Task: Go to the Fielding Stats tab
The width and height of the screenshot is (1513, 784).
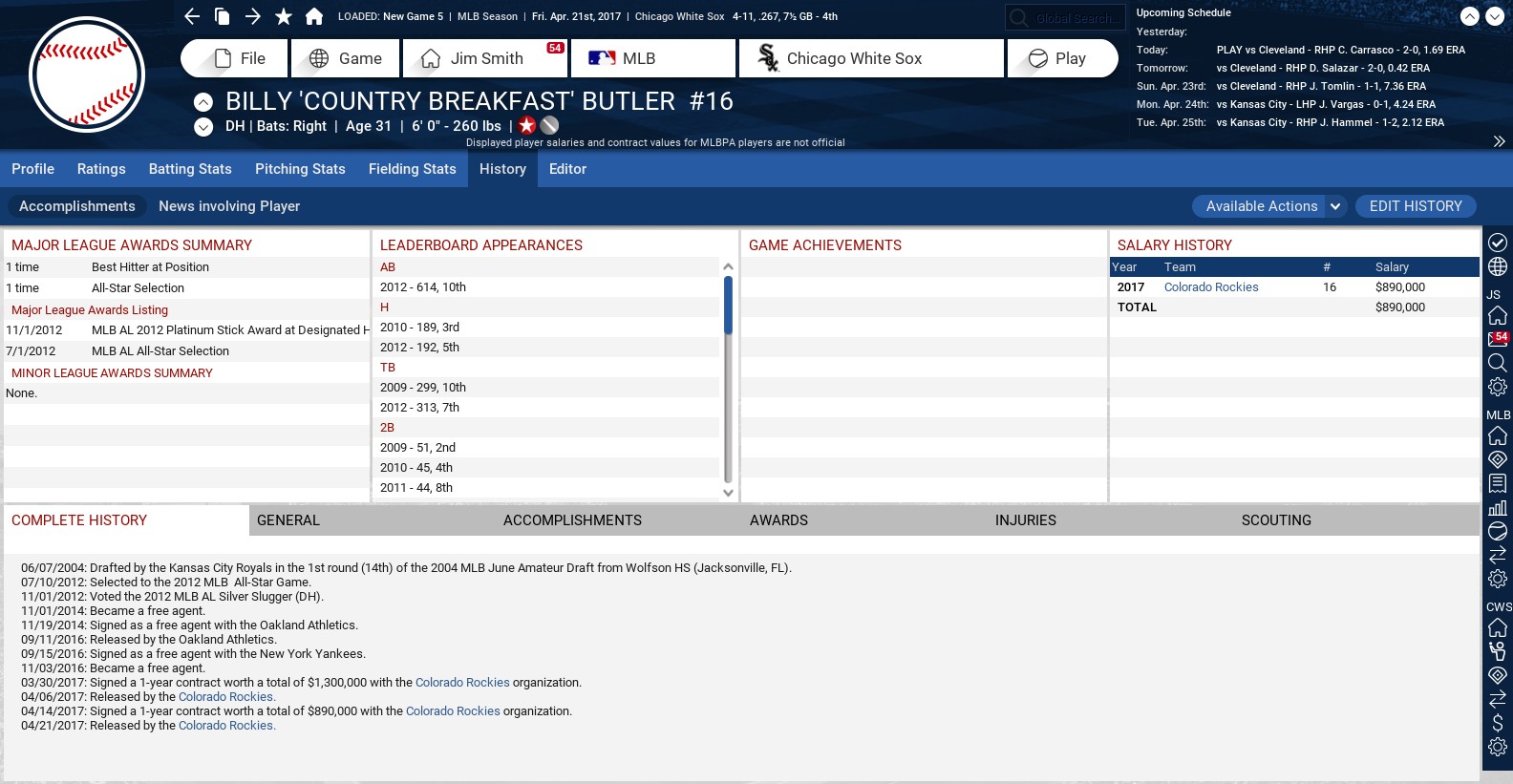Action: [413, 169]
